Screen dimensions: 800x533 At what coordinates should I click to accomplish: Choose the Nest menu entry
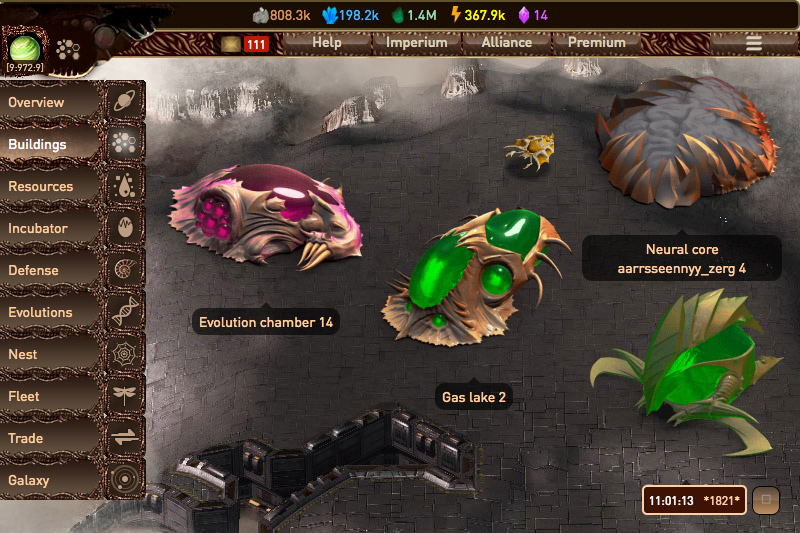(x=52, y=354)
